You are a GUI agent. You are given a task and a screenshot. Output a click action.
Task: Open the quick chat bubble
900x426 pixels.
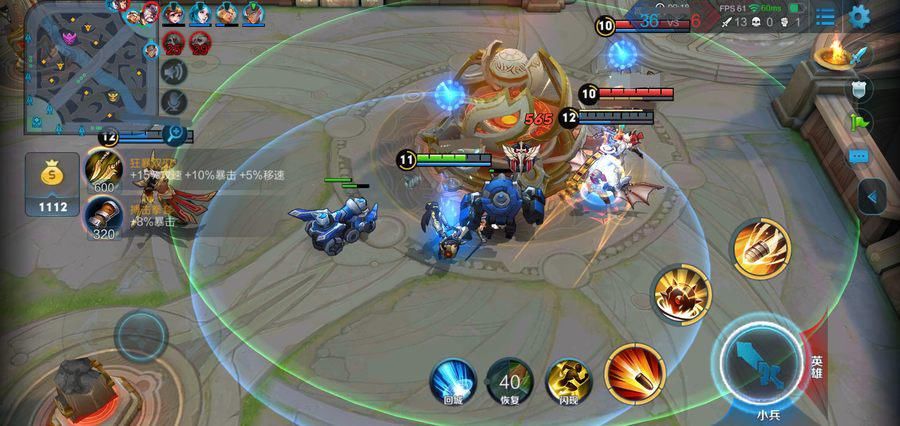tap(859, 157)
